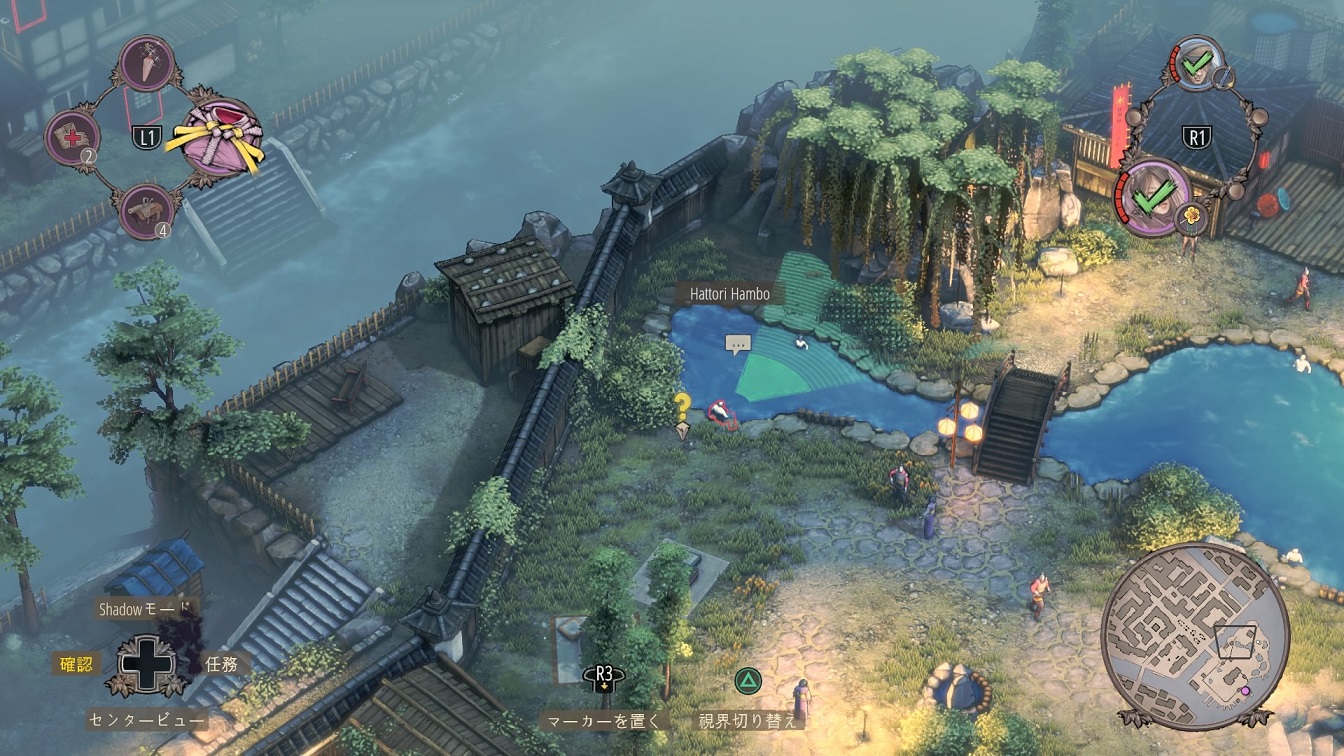The width and height of the screenshot is (1344, 756).
Task: Choose the 確認 option
Action: coord(76,662)
